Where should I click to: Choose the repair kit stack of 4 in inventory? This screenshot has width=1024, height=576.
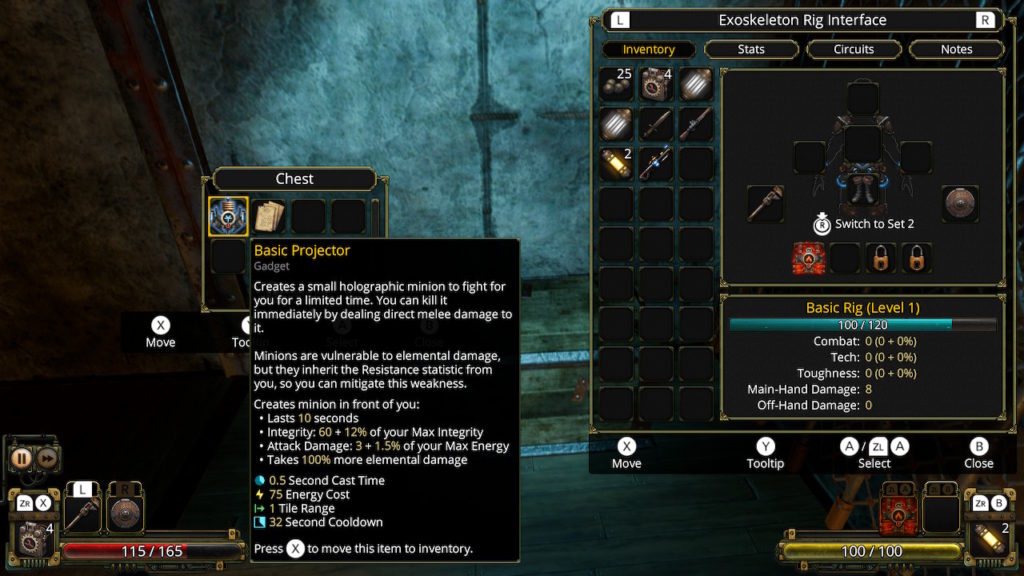[x=656, y=86]
